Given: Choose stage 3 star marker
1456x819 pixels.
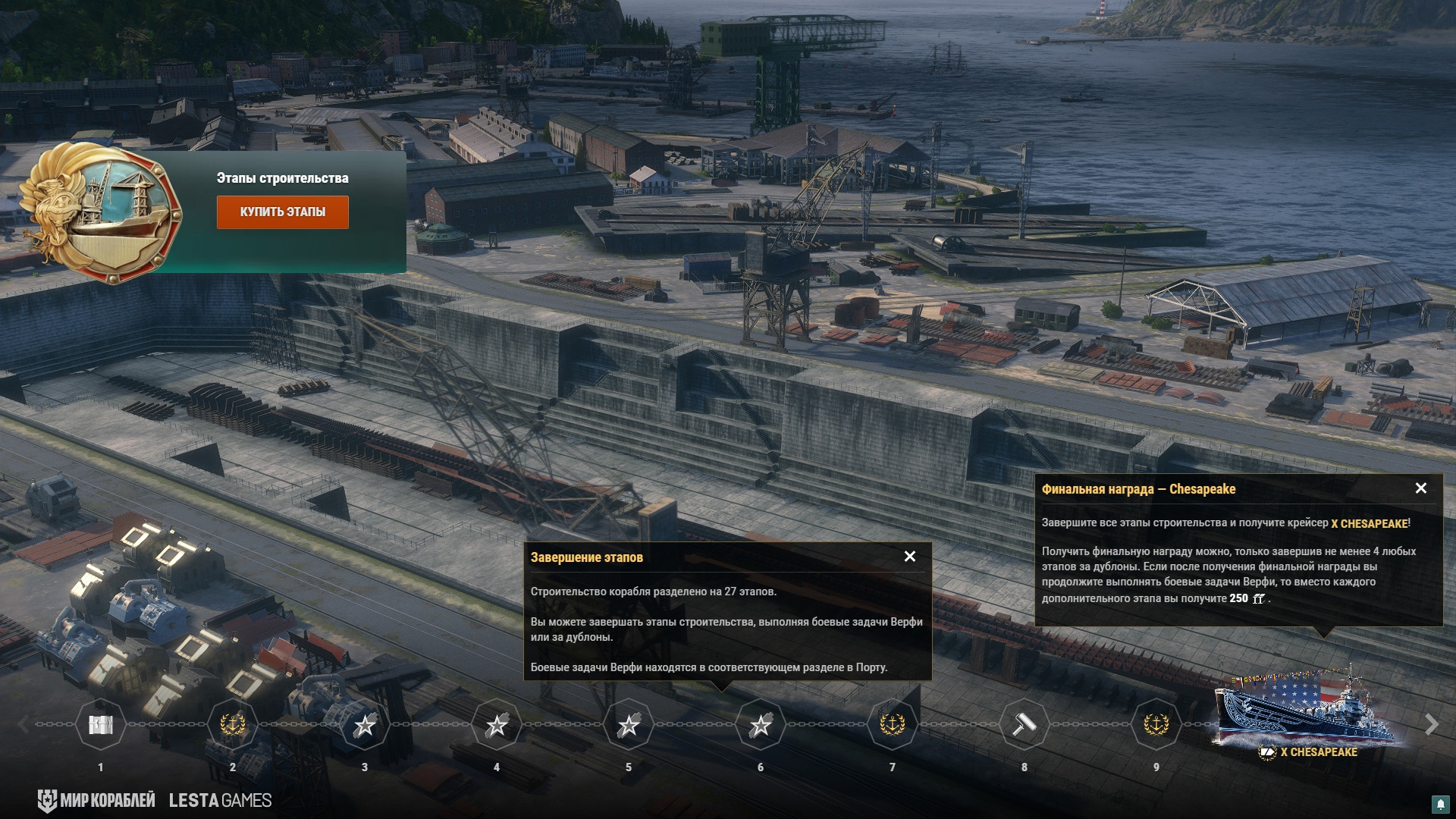Looking at the screenshot, I should click(x=365, y=725).
